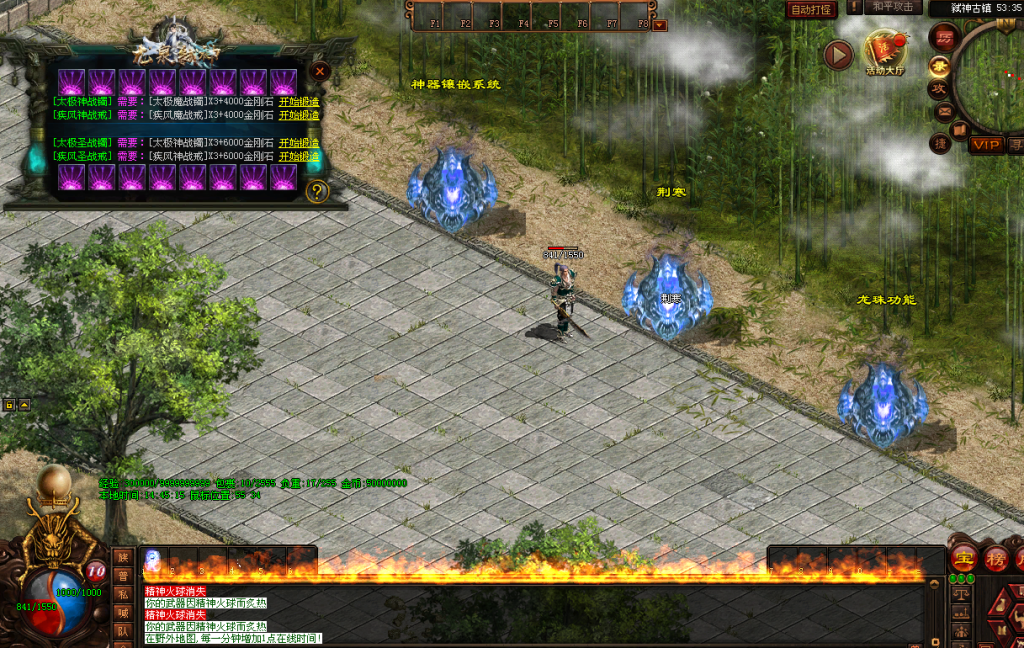Click the round play arrow button
Image resolution: width=1024 pixels, height=648 pixels.
(838, 55)
